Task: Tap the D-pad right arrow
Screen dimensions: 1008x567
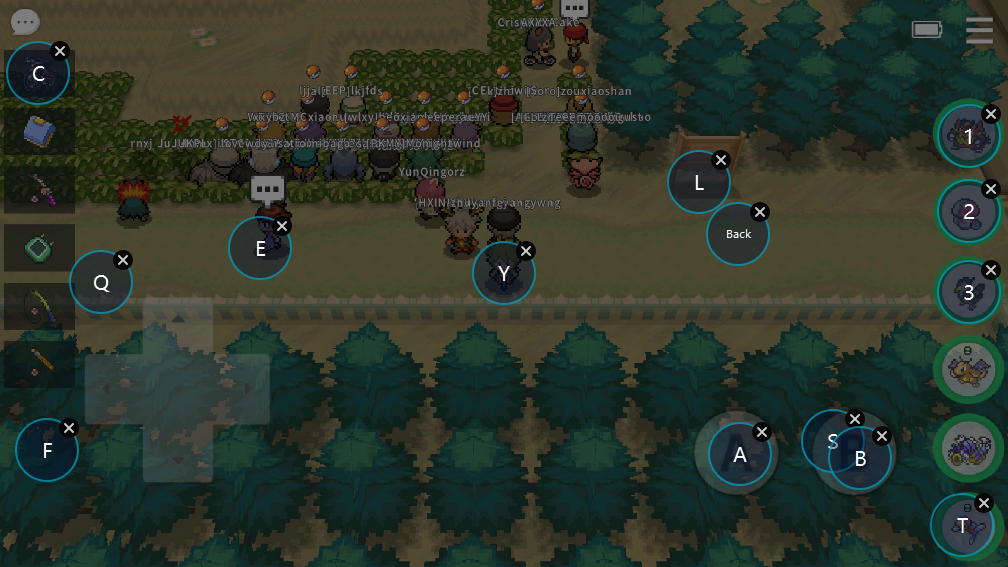Action: coord(243,388)
